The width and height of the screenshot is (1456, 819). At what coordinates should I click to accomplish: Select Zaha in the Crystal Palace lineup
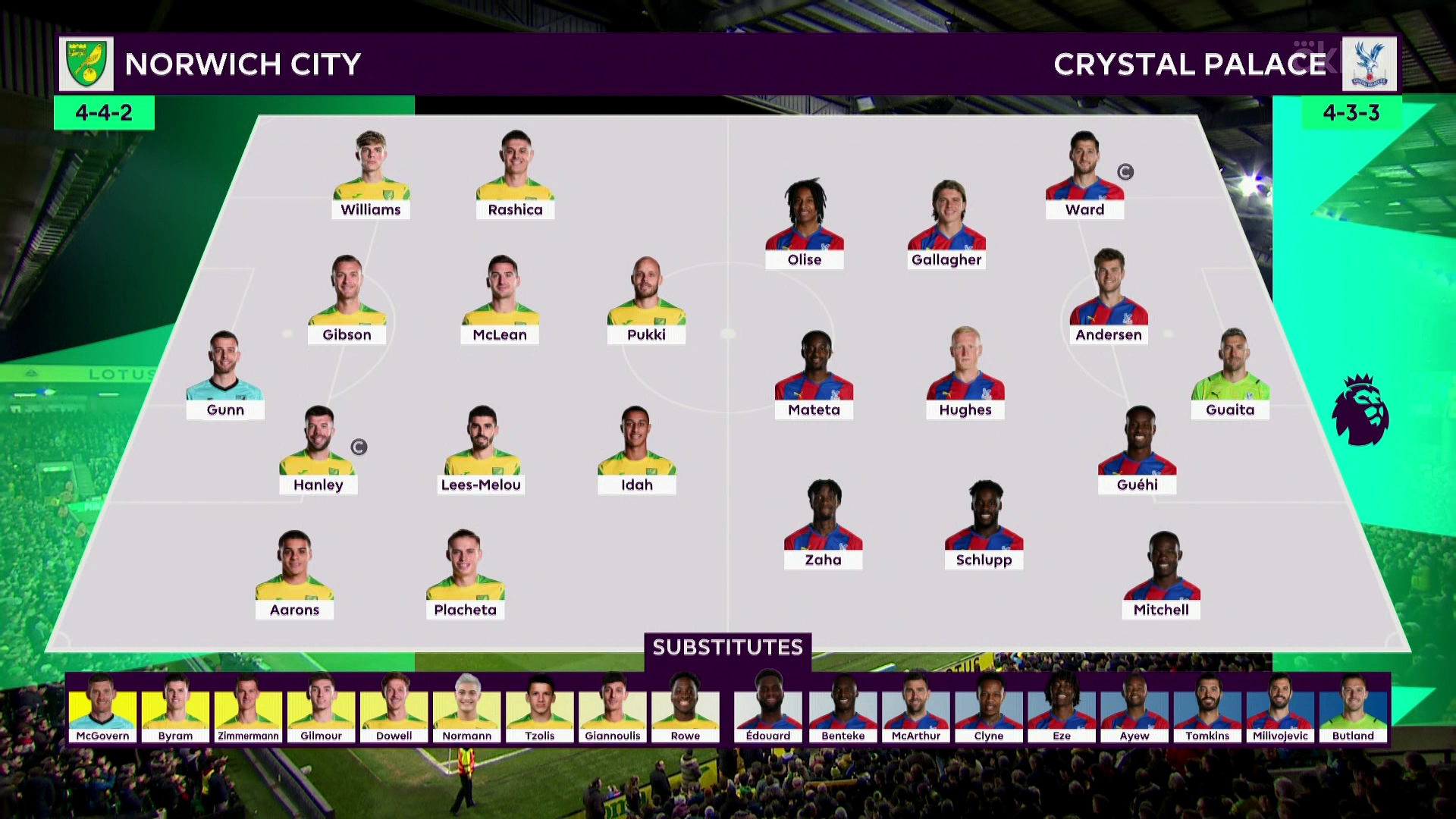pos(823,526)
